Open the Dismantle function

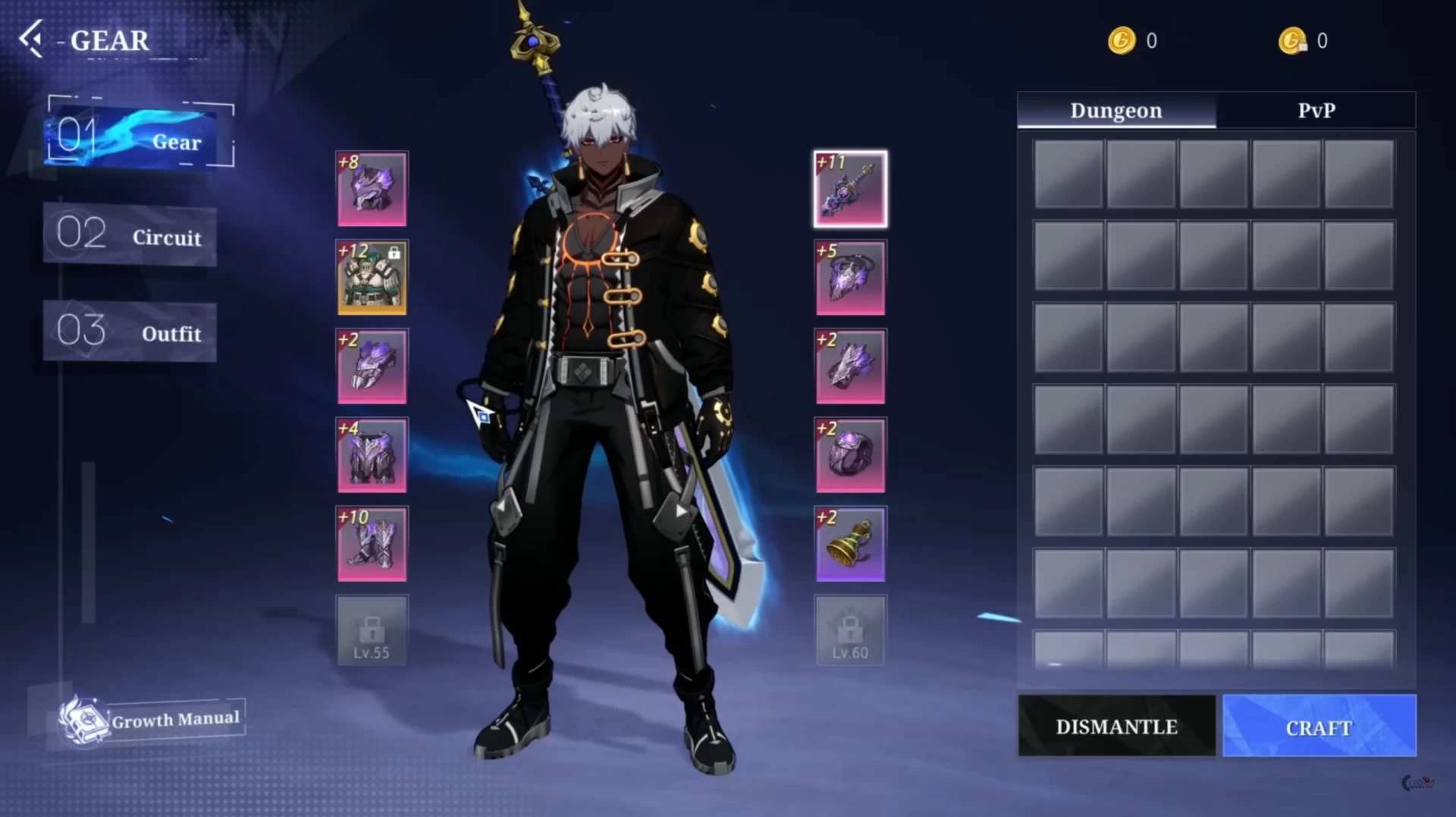[1116, 726]
